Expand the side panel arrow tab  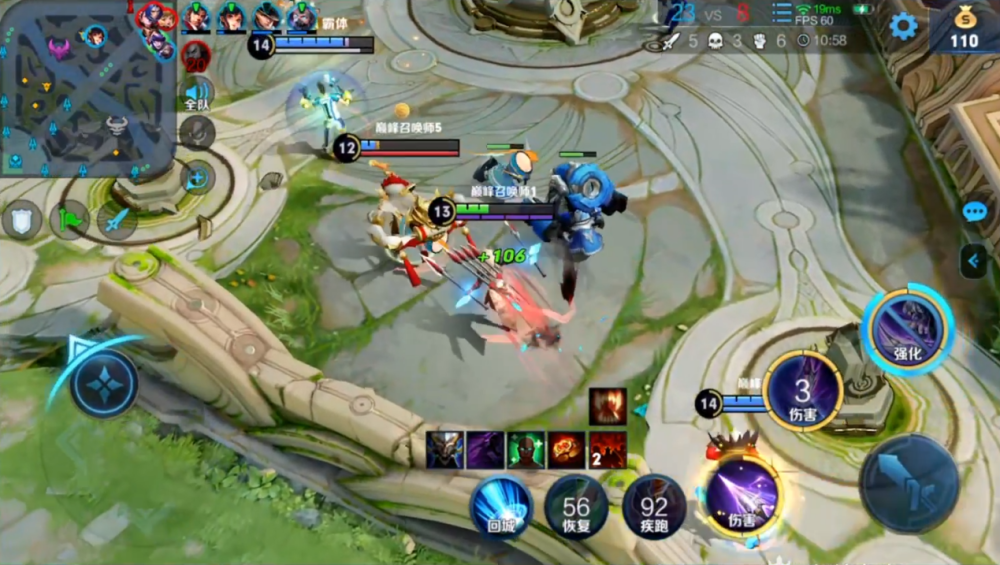point(973,261)
